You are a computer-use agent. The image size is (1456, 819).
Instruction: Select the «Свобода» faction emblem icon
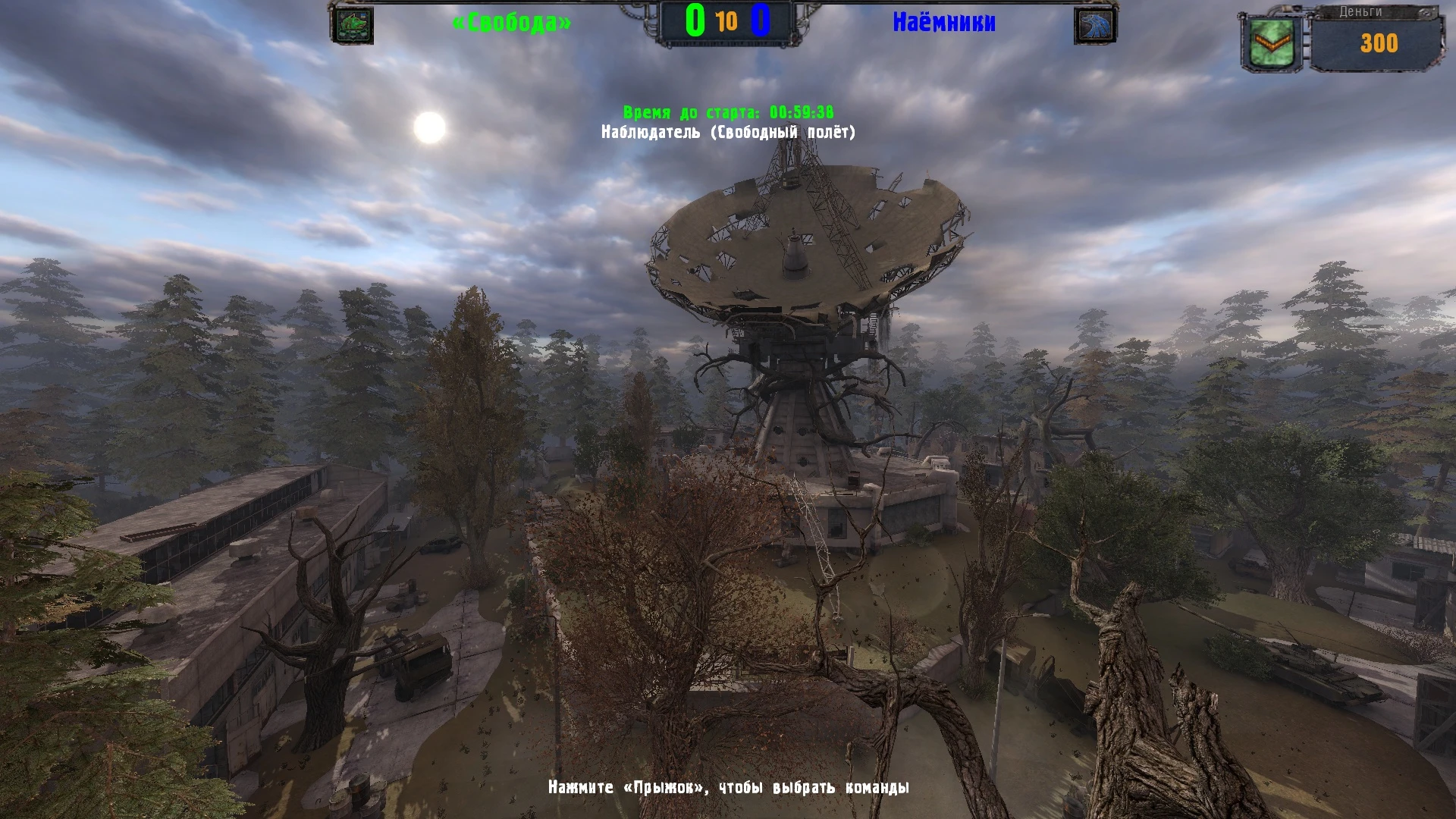353,24
